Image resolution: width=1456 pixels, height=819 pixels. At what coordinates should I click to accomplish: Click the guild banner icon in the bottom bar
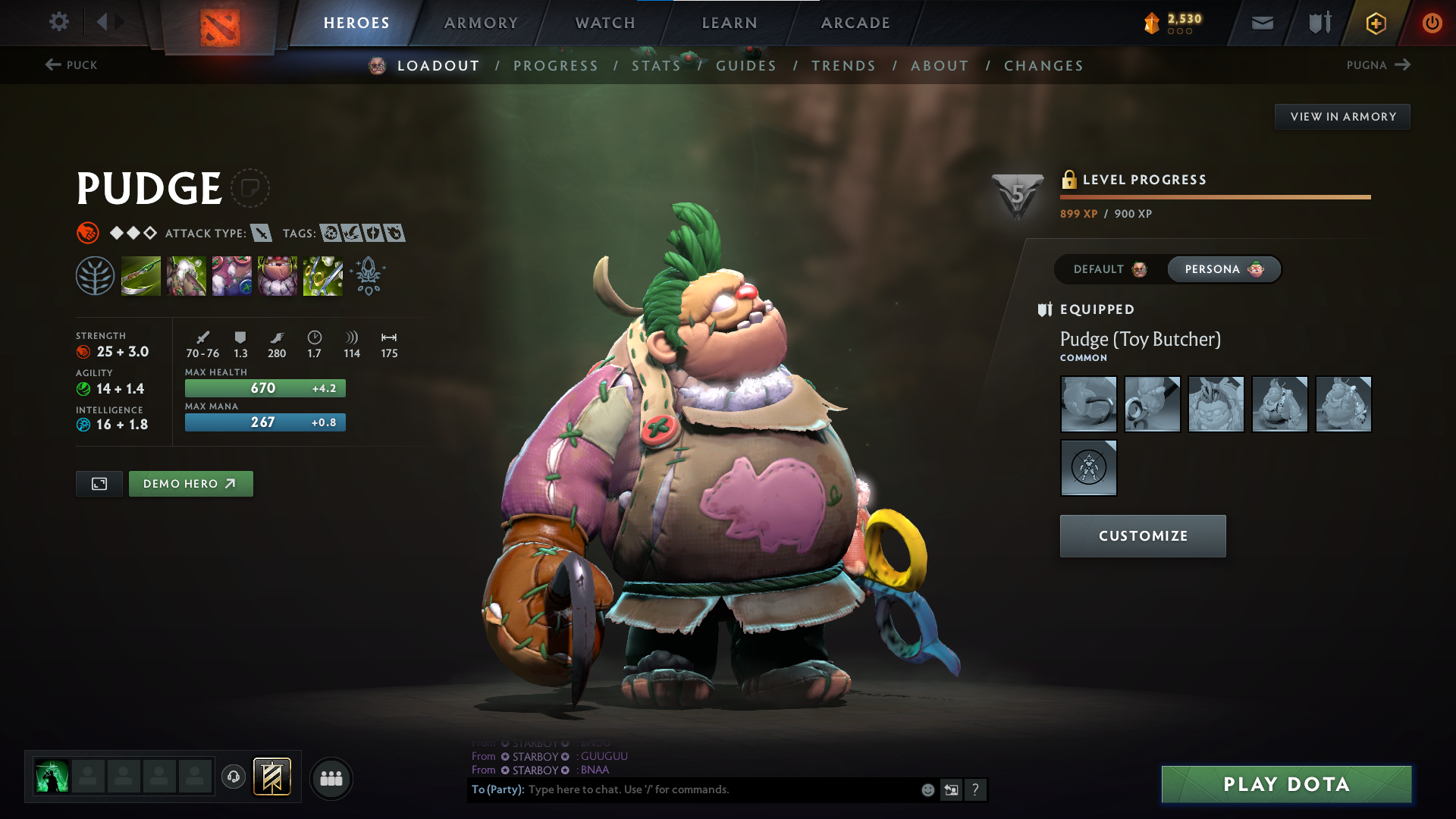tap(273, 777)
